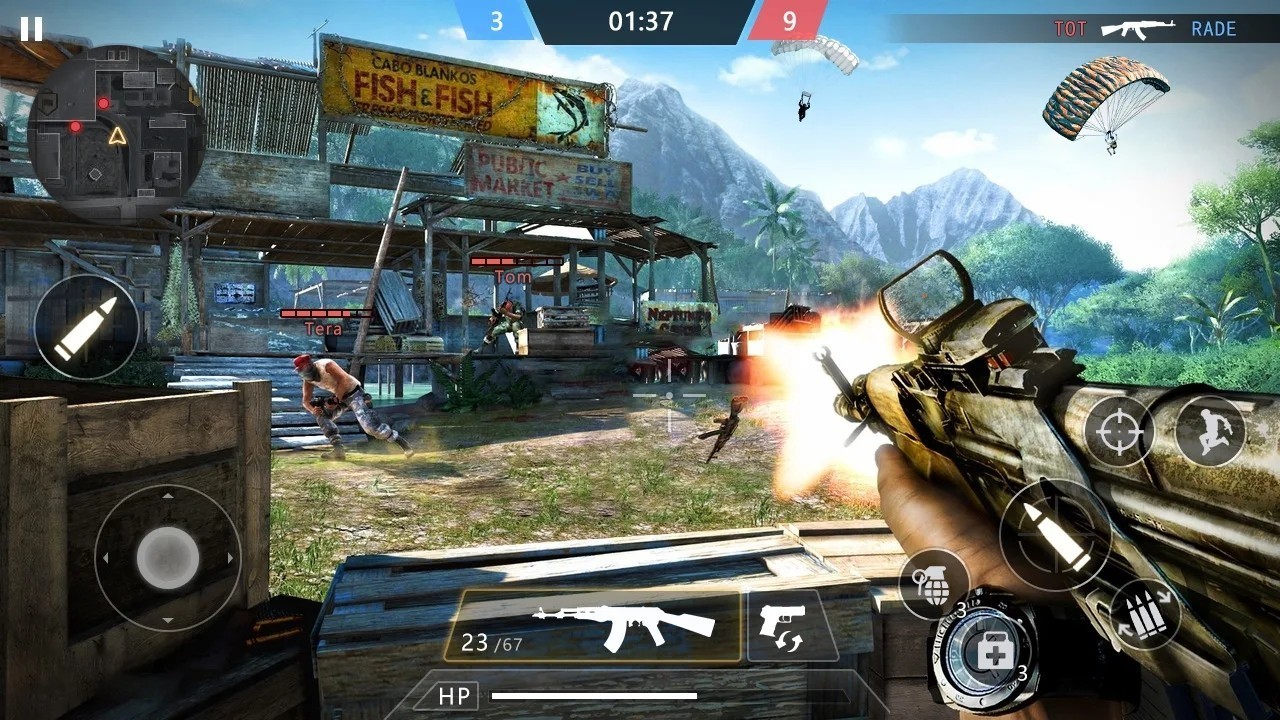1280x720 pixels.
Task: Tap the movement joystick
Action: point(168,557)
